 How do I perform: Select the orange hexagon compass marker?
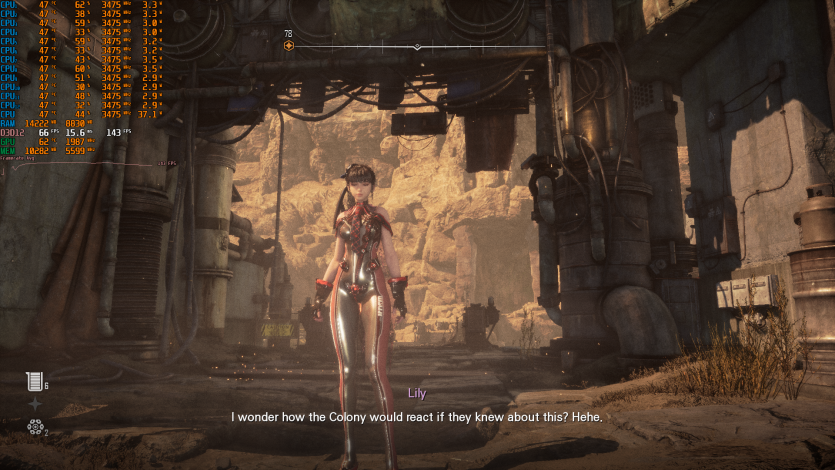(289, 46)
